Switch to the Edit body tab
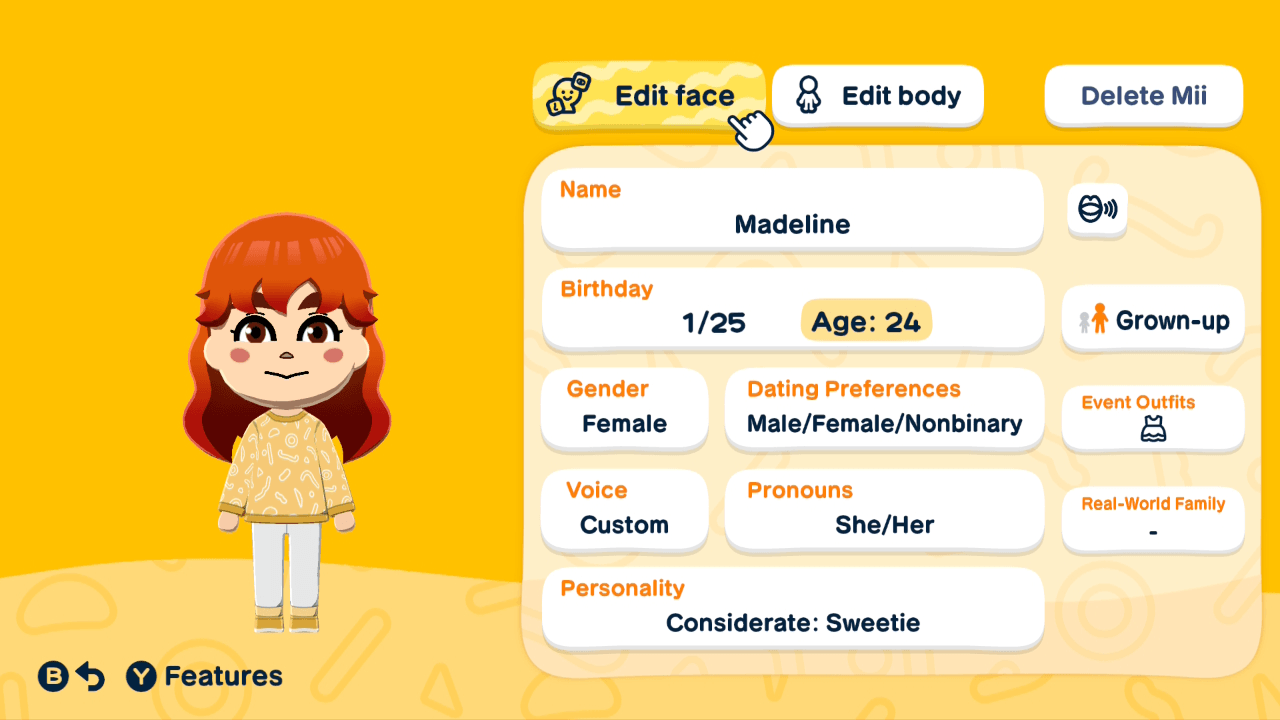 click(878, 95)
